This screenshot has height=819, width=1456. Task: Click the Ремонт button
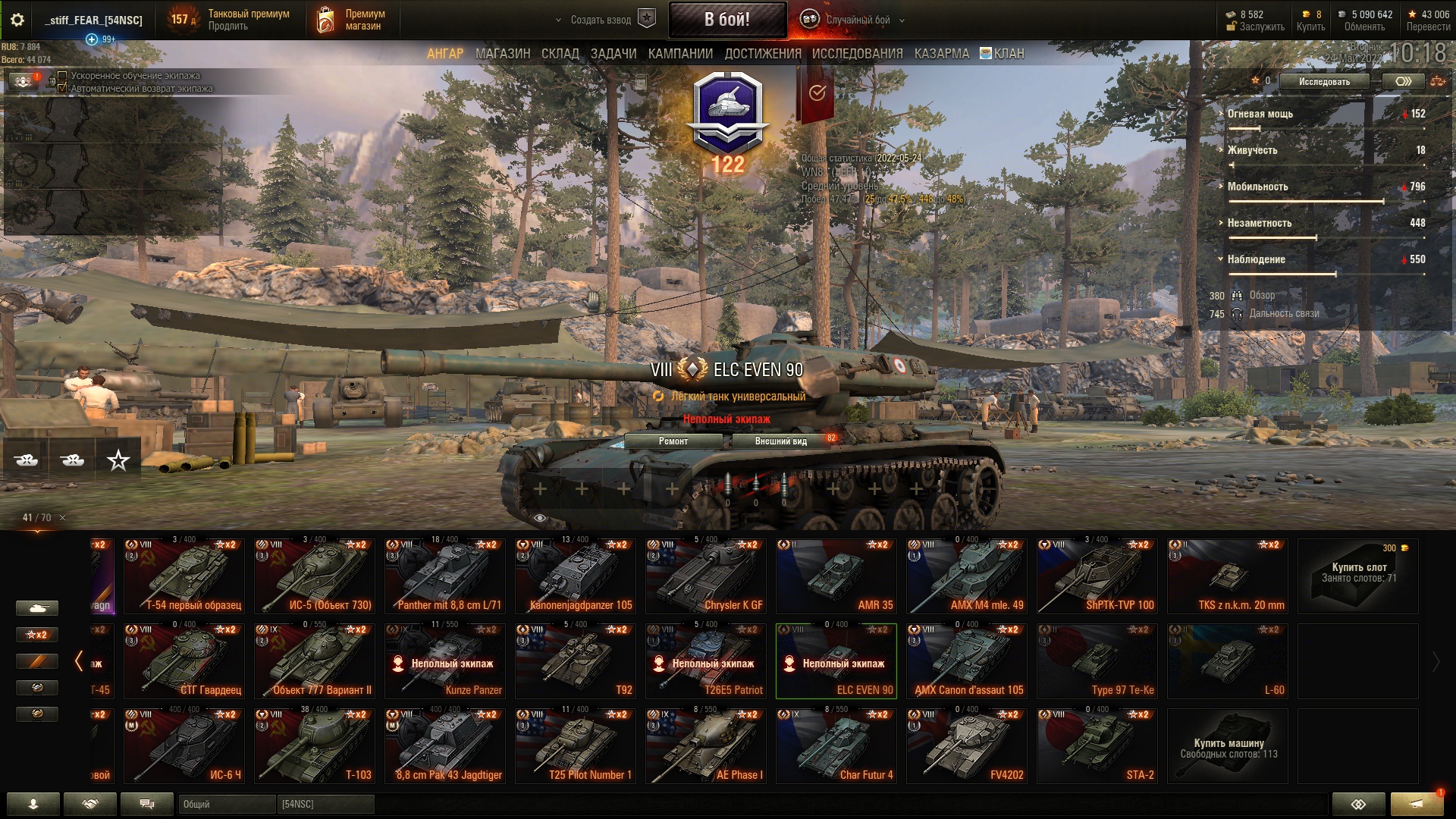coord(673,441)
